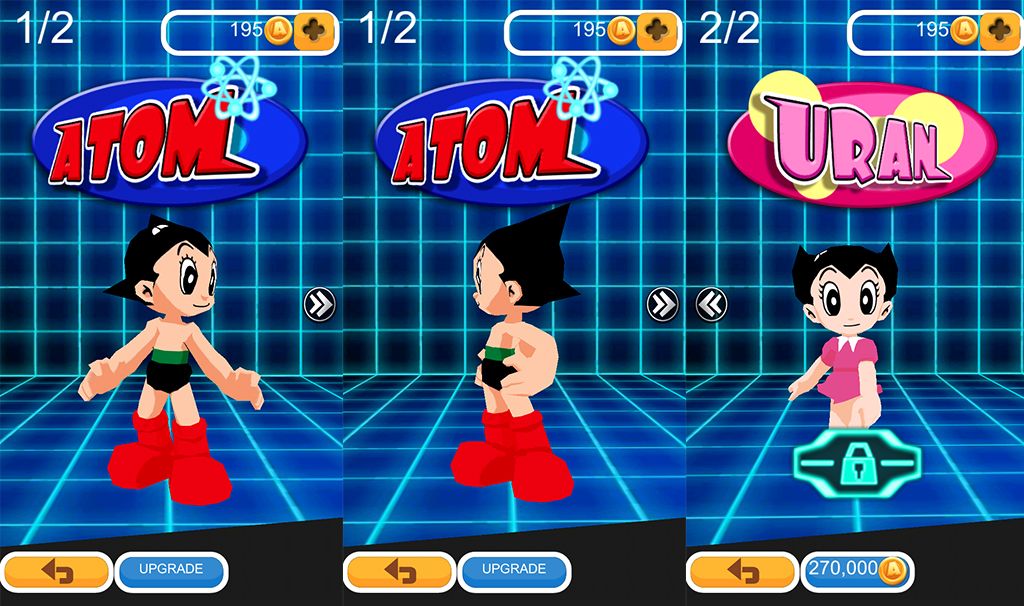Hit the back arrow on side-view Atom screen

tap(399, 571)
